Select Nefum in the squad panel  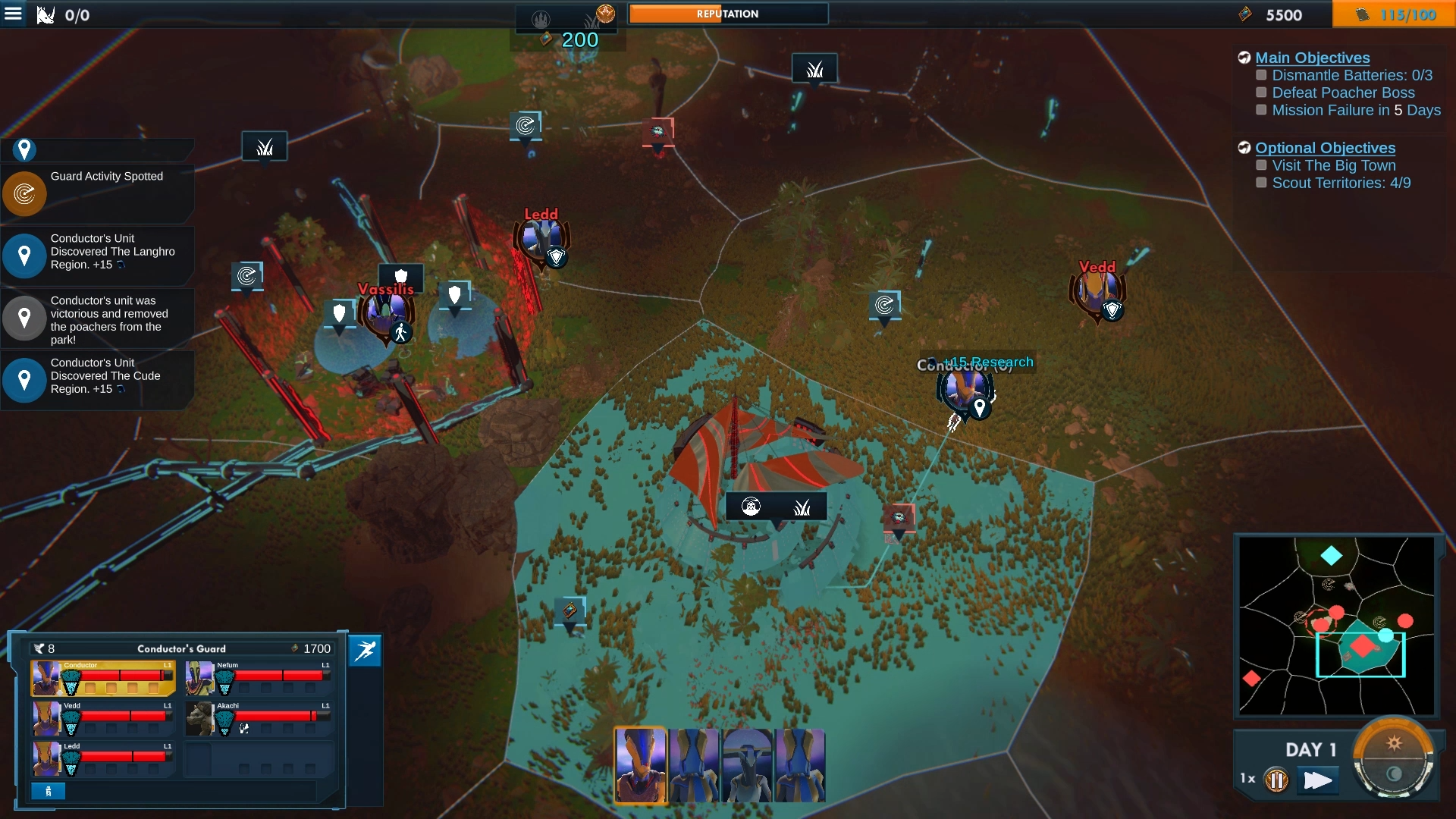[x=258, y=677]
